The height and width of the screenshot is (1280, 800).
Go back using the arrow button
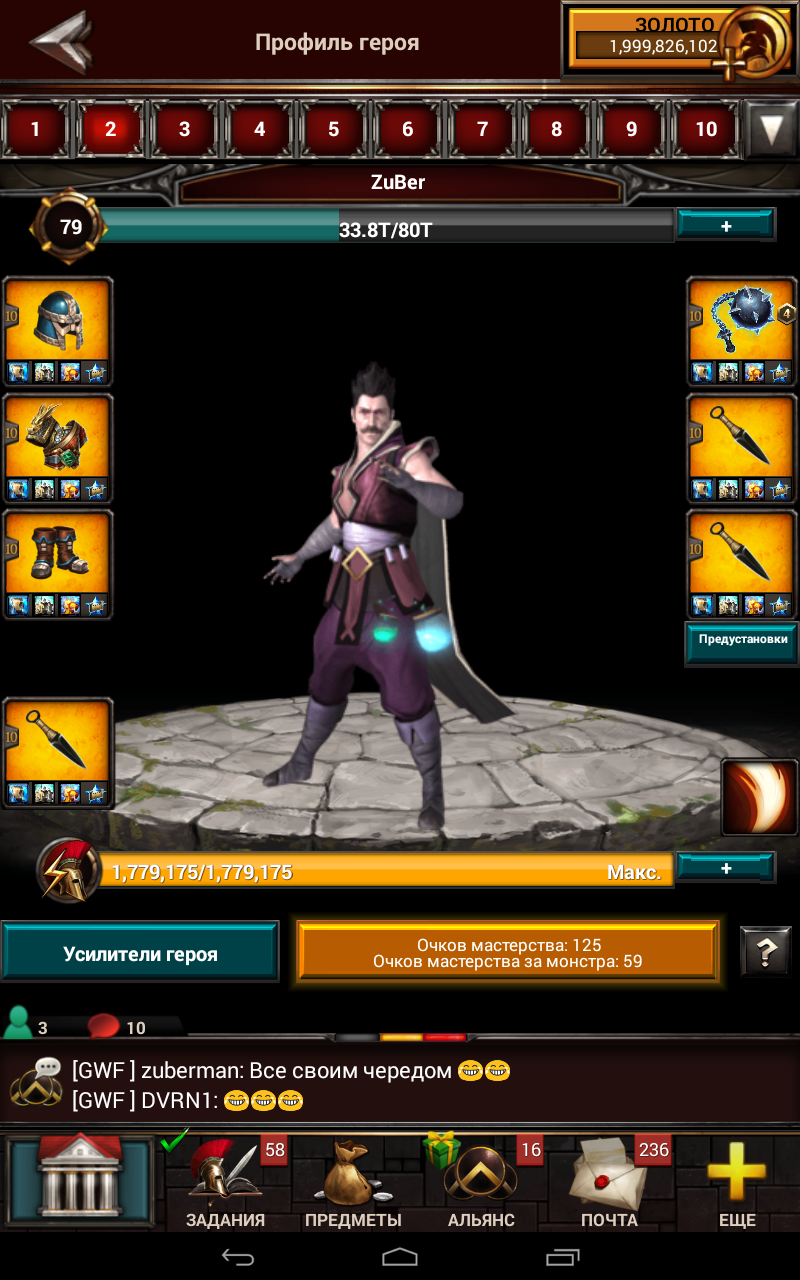pos(62,41)
